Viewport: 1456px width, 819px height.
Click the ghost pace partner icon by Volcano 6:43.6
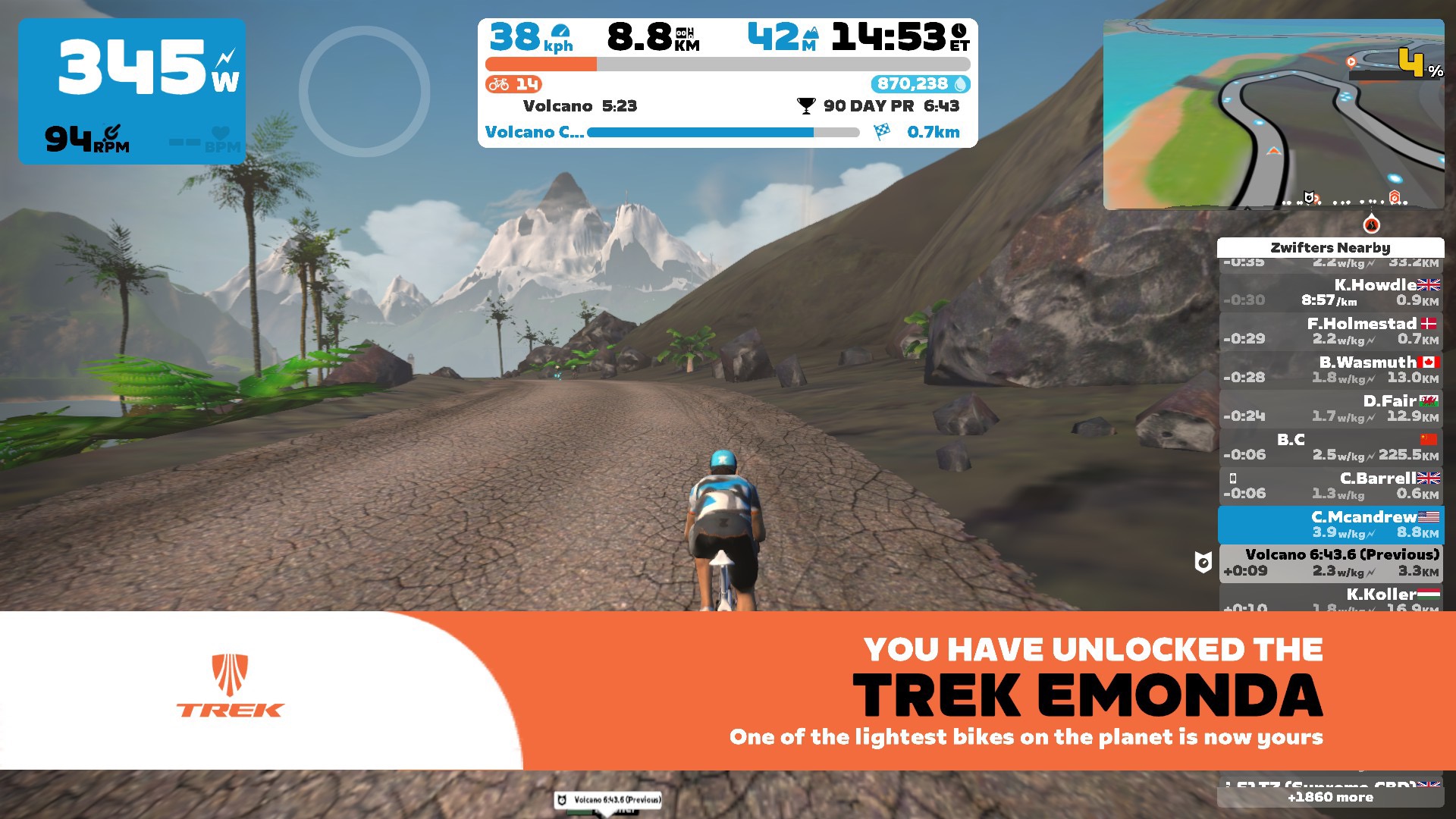coord(1203,562)
